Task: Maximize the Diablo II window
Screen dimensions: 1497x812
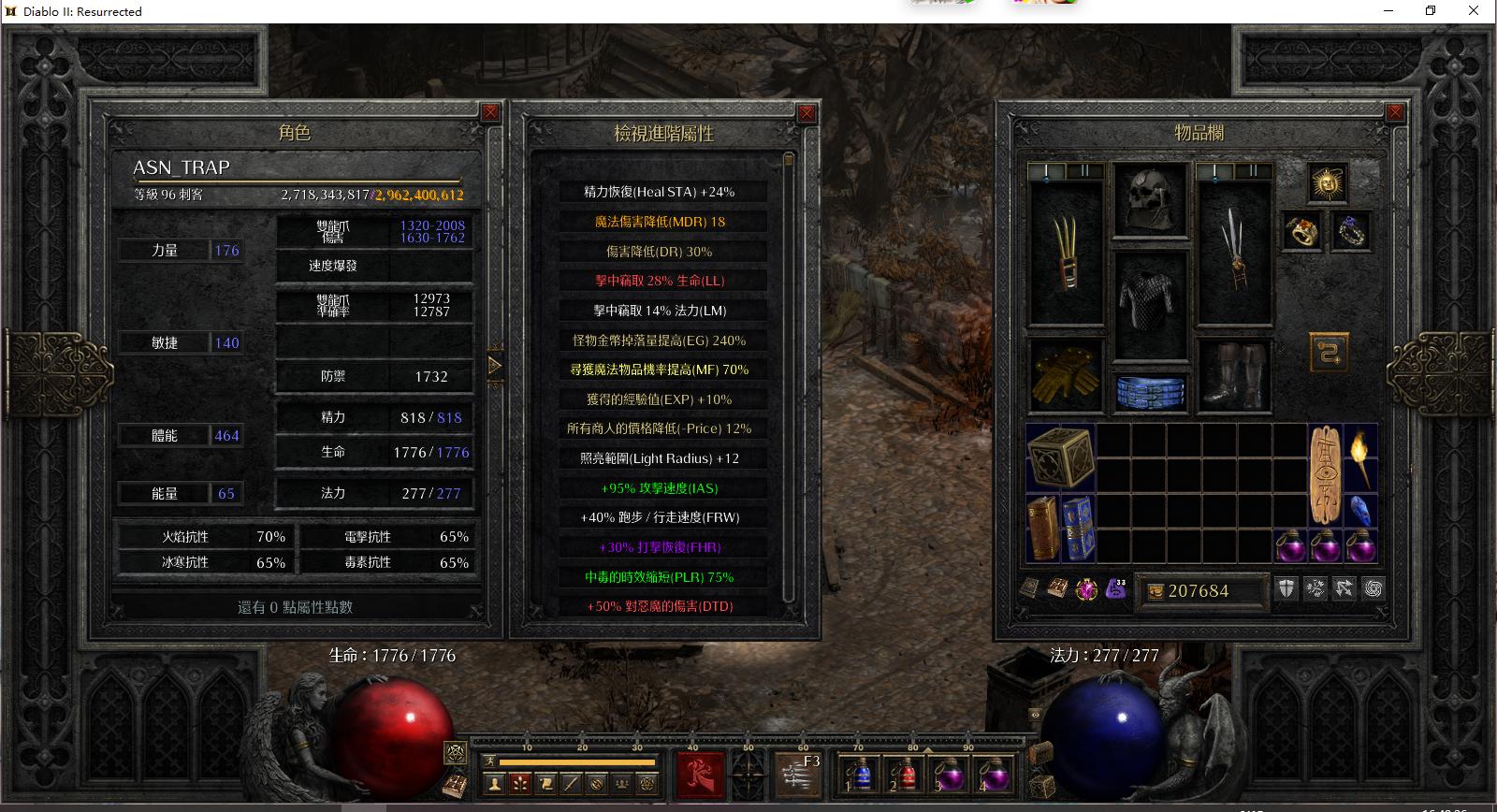Action: pyautogui.click(x=1430, y=11)
